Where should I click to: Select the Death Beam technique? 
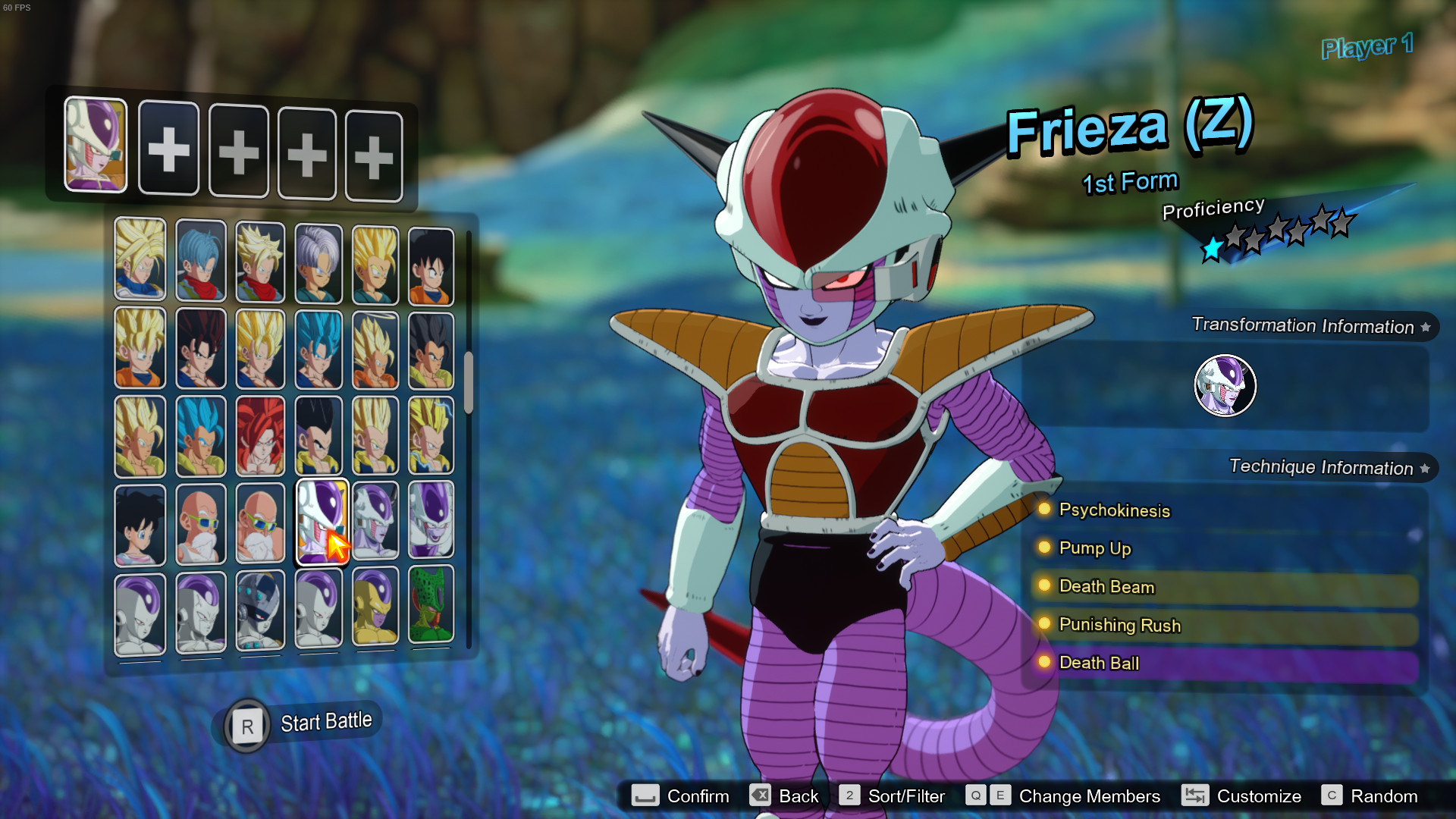click(1106, 587)
